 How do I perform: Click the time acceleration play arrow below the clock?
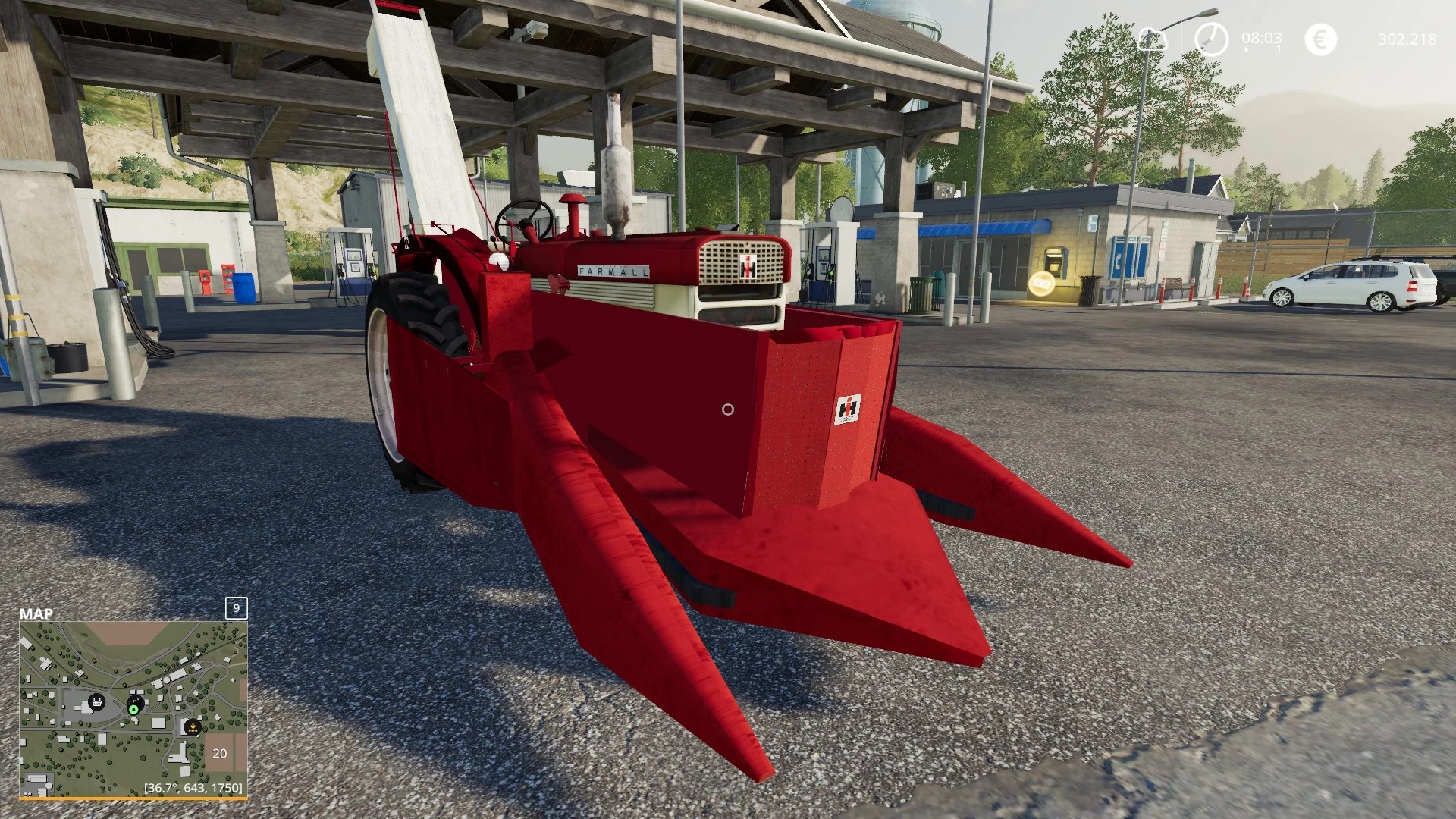tap(1246, 49)
